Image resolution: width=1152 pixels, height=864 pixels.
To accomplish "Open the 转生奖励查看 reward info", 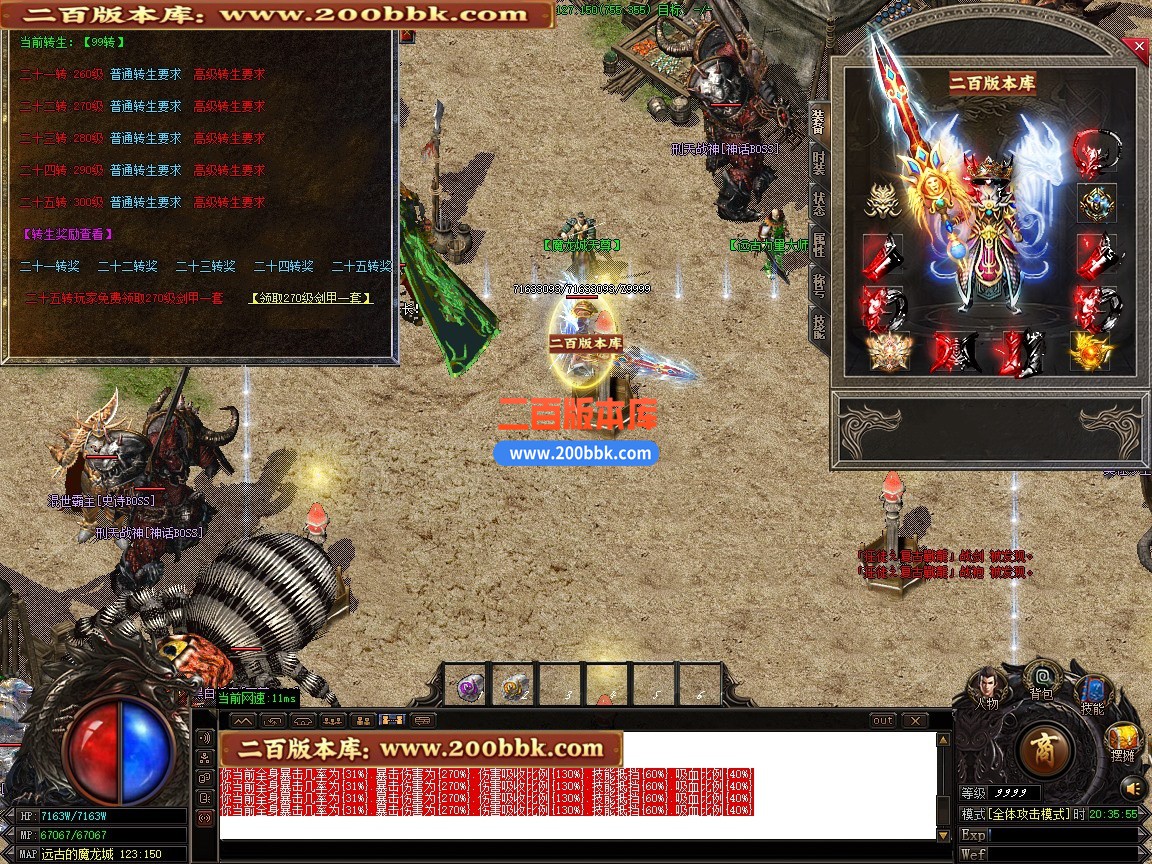I will click(67, 234).
